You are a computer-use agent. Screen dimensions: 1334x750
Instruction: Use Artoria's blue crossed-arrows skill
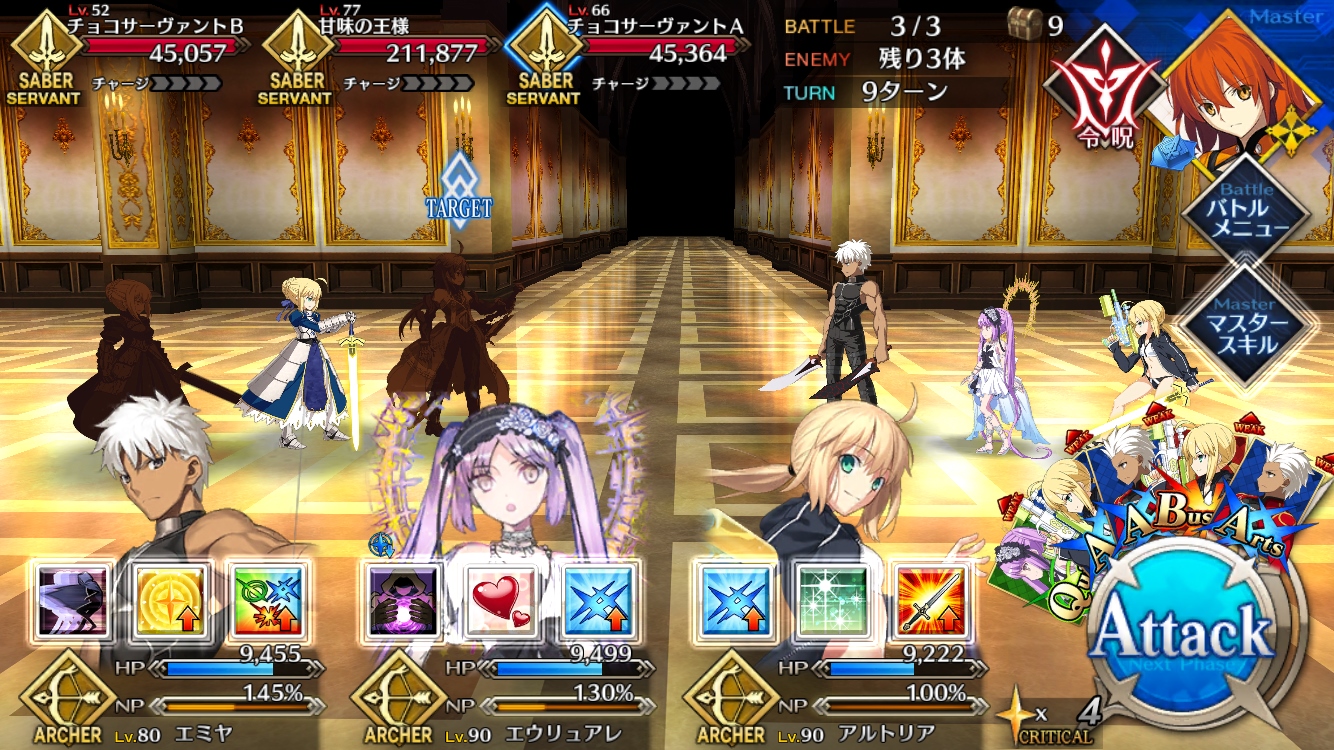point(735,599)
